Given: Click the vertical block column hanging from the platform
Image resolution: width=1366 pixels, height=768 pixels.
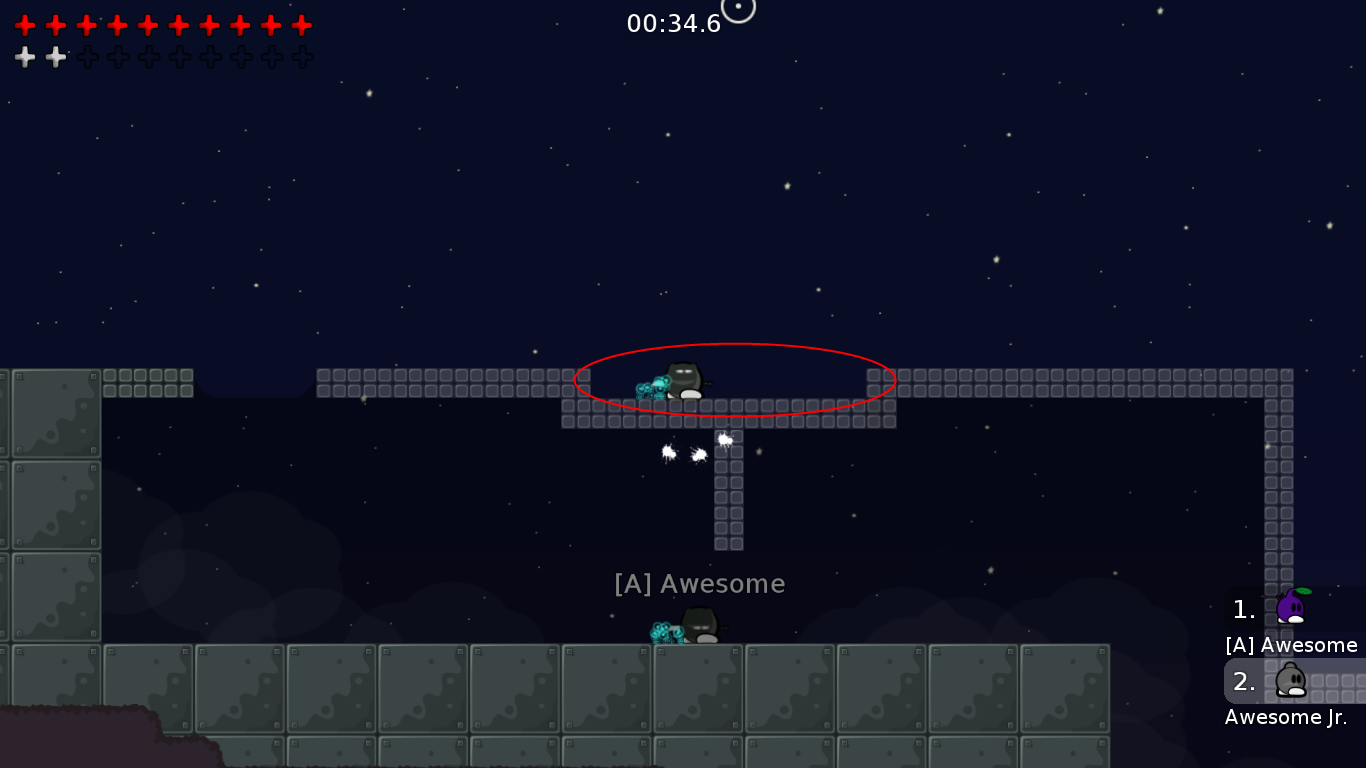Looking at the screenshot, I should coord(729,490).
